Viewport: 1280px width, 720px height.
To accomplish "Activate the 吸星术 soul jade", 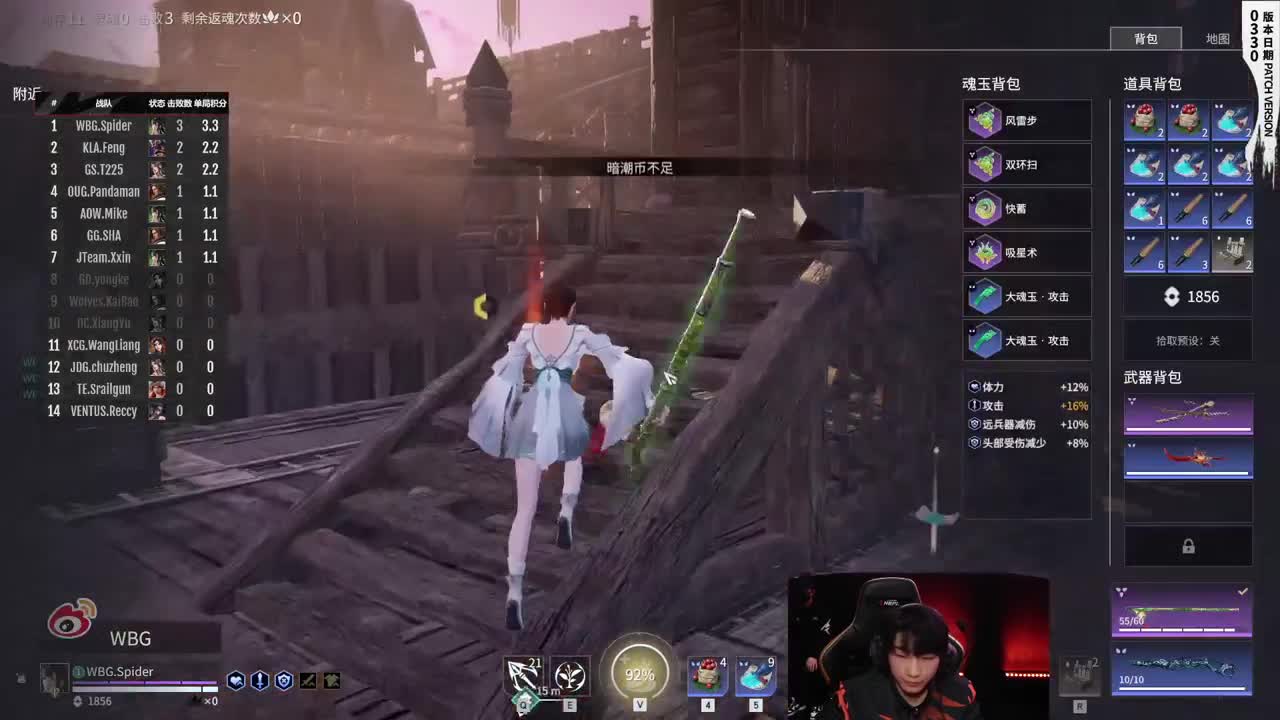I will point(983,252).
